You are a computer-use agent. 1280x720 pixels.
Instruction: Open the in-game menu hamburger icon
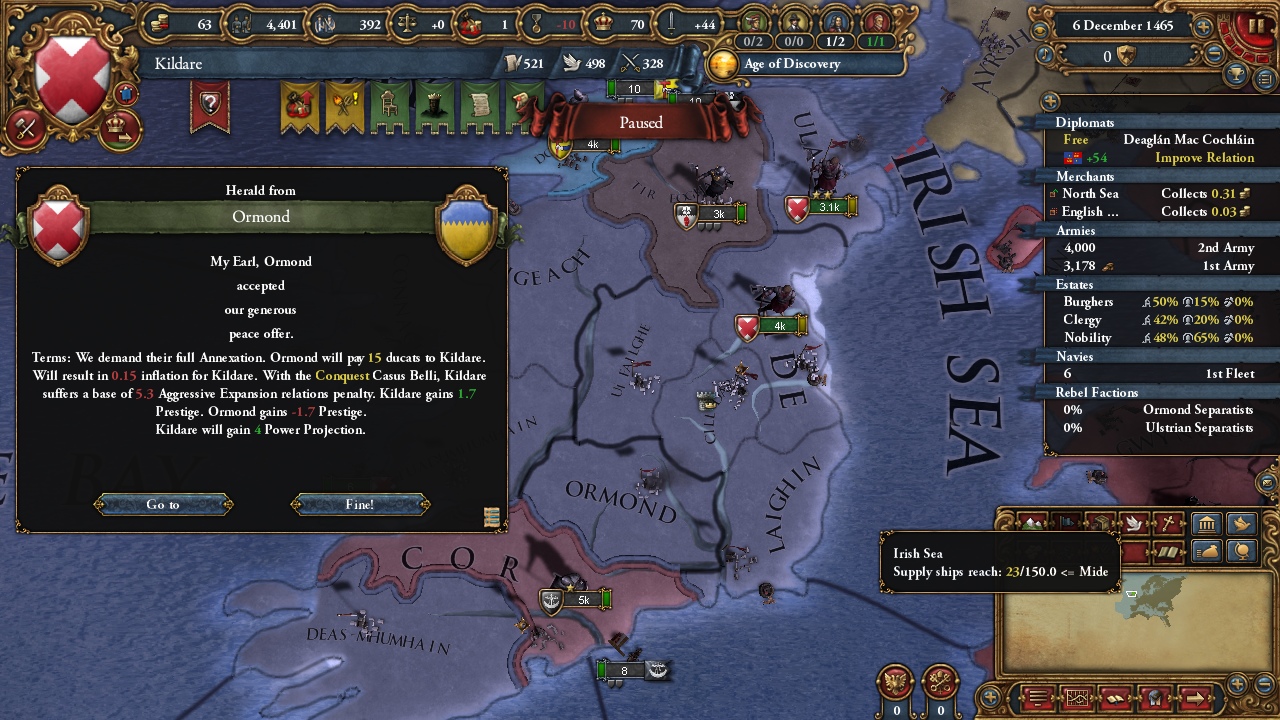click(1038, 697)
